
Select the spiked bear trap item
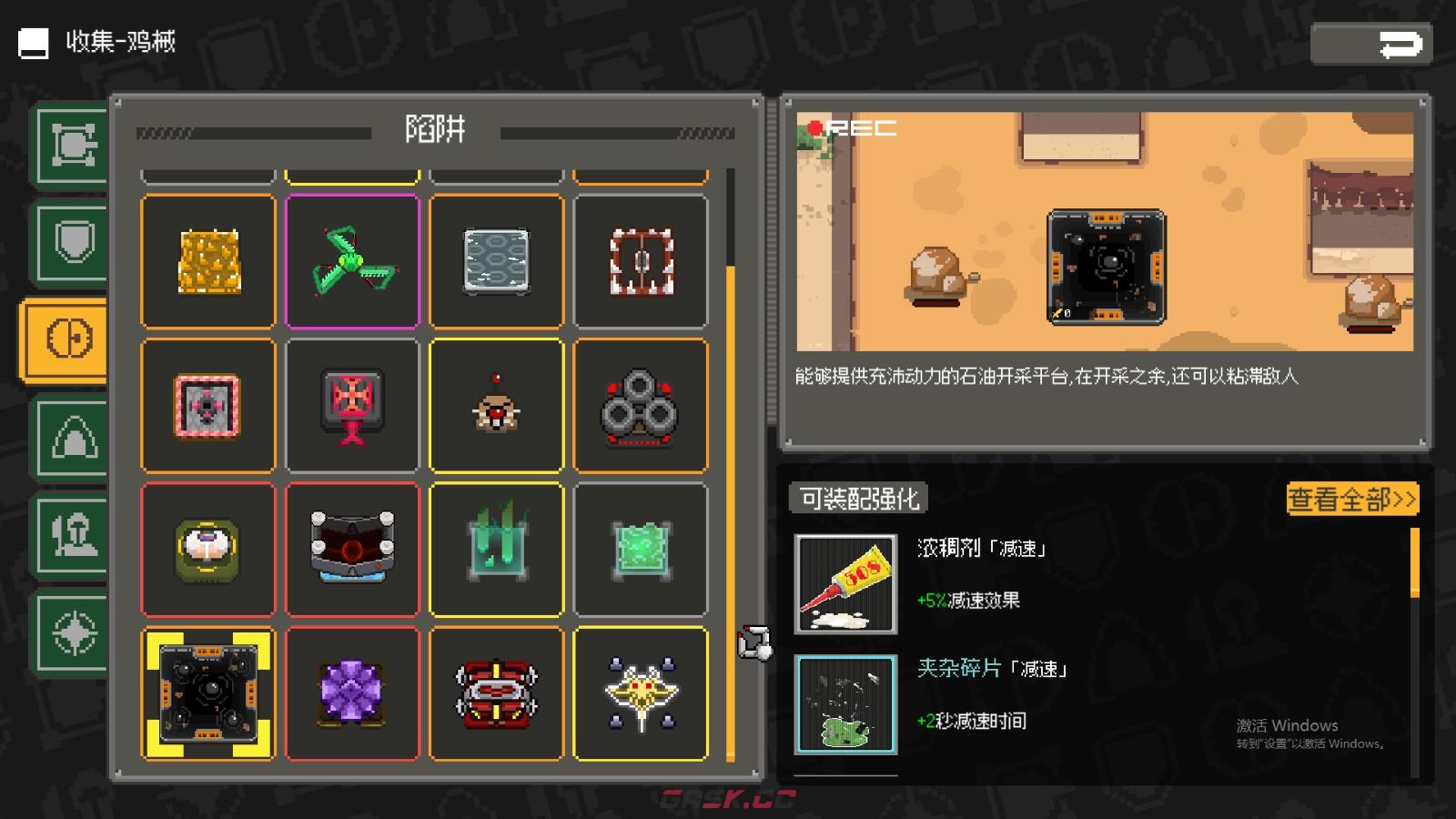coord(640,261)
